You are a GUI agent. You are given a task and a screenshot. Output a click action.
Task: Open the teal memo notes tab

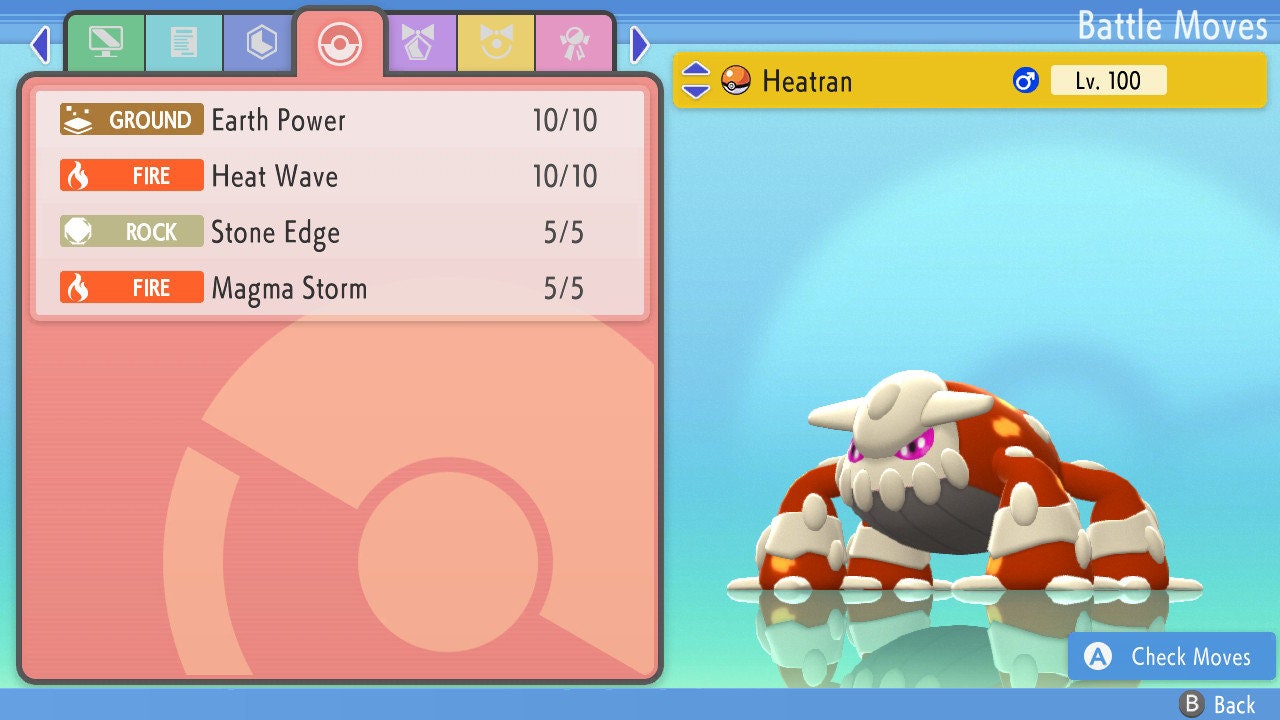(183, 42)
